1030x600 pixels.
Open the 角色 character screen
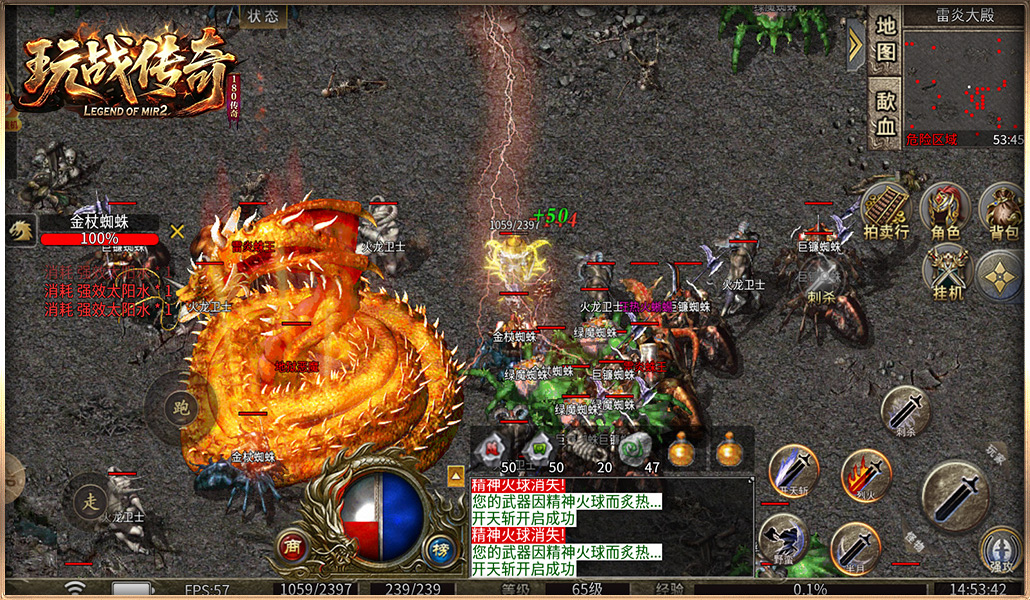tap(945, 212)
